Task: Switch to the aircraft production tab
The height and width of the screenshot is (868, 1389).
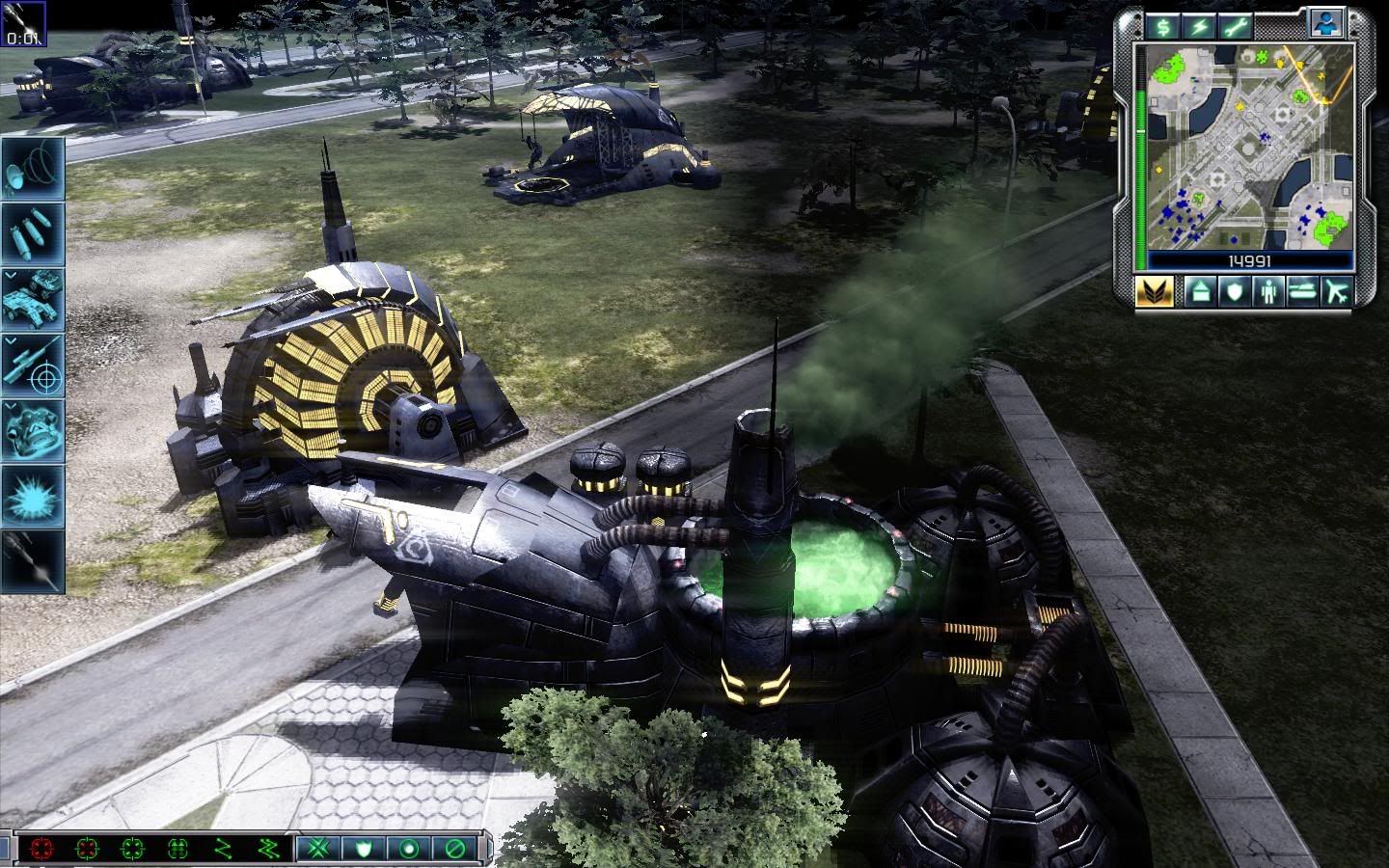Action: pos(1337,291)
